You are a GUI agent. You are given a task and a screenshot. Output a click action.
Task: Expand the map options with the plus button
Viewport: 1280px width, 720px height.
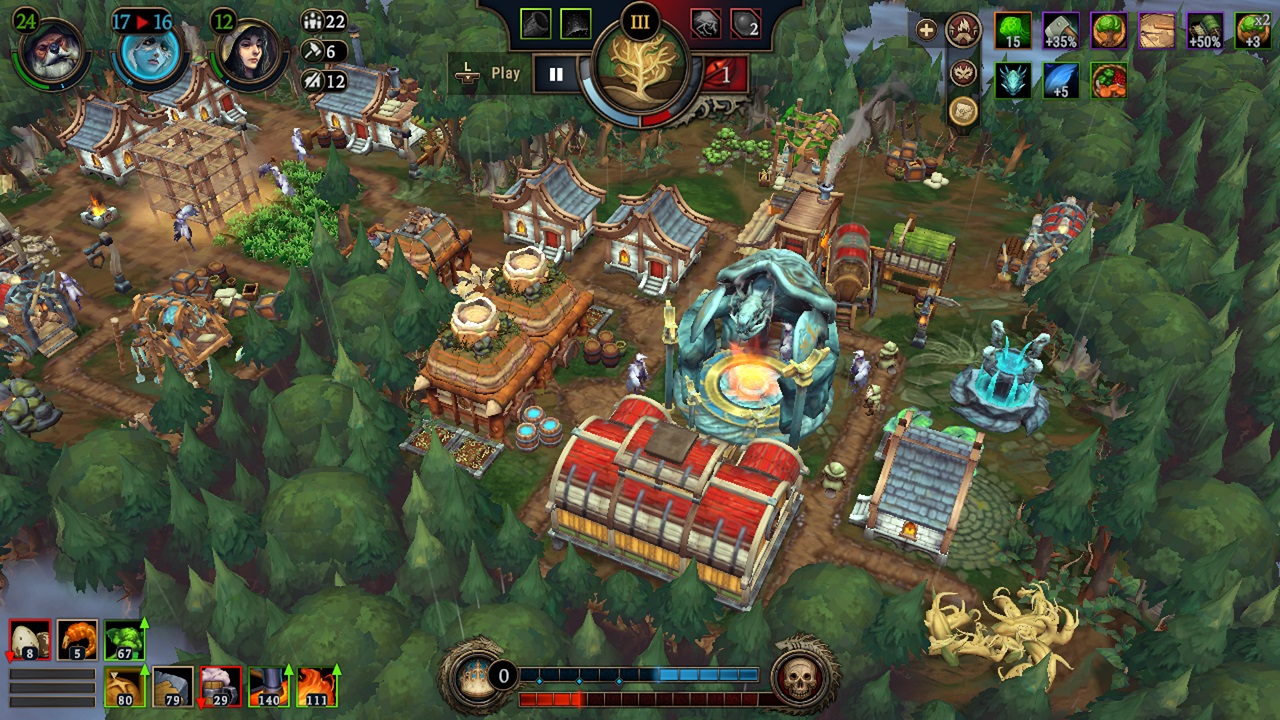pyautogui.click(x=926, y=30)
